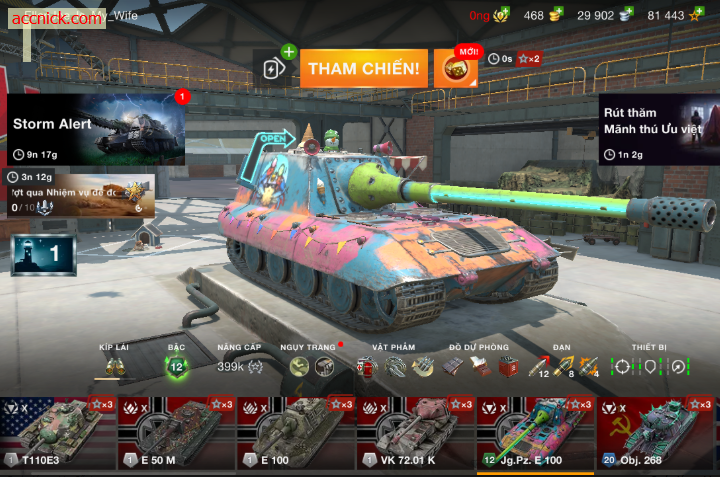Open the orange MỚI! event icon
Screen dimensions: 720x477
pos(455,68)
